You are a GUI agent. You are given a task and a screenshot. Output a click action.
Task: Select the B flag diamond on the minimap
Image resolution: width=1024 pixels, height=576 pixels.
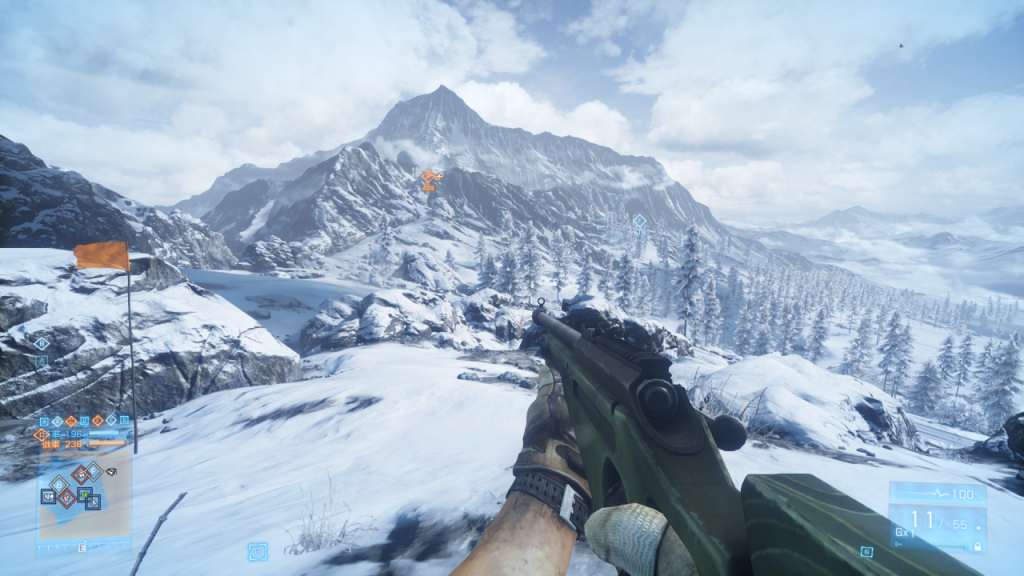[59, 485]
